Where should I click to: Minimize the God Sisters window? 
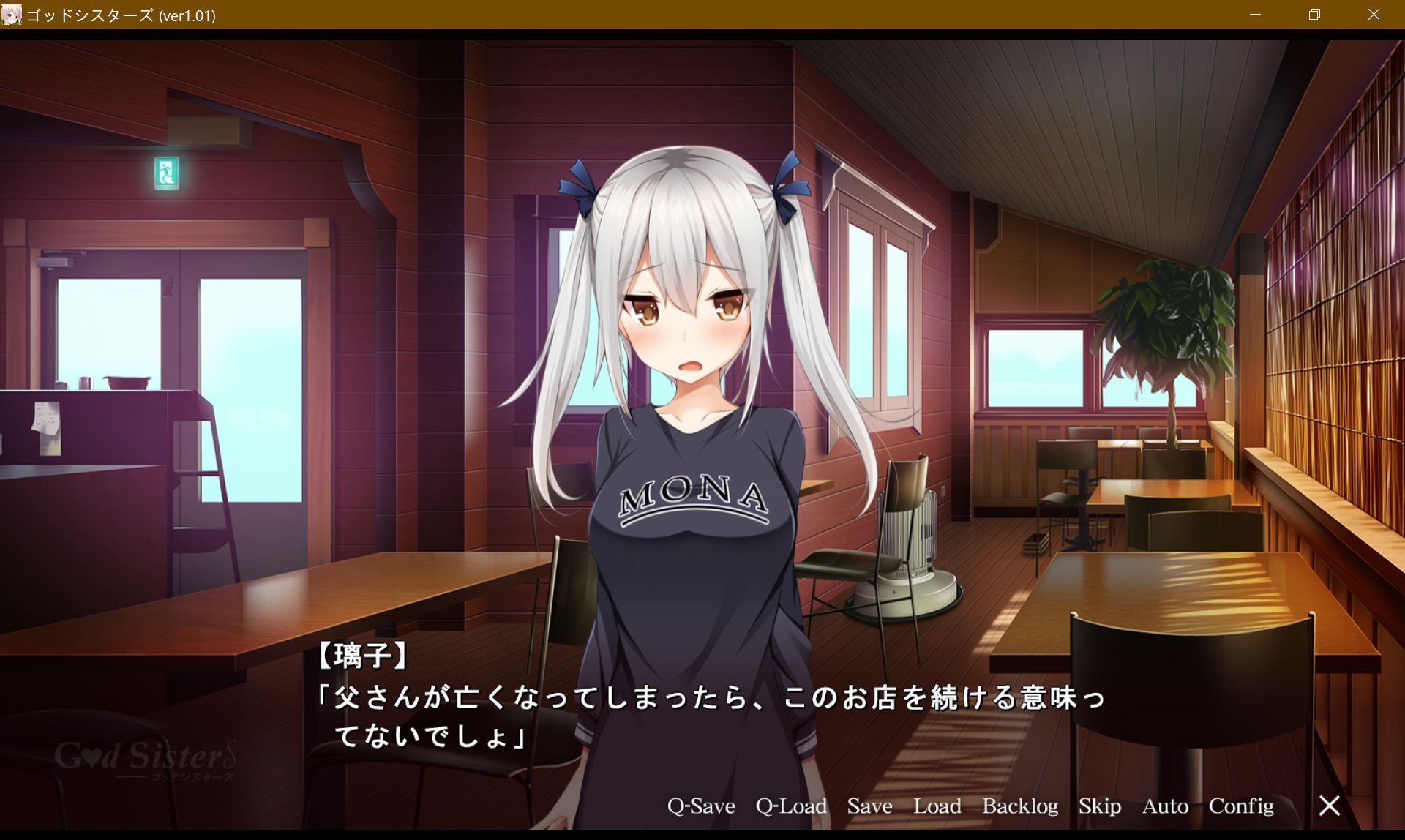click(1256, 15)
